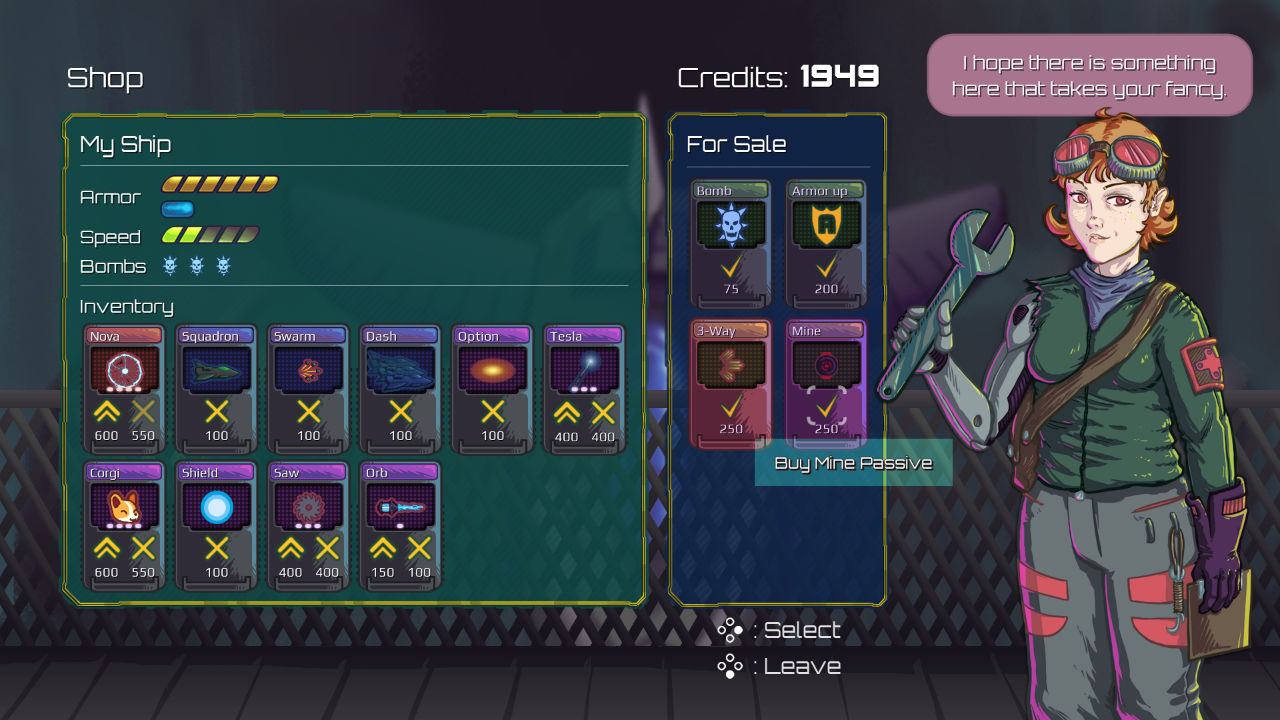Click the Credits amount display
1280x720 pixels.
(x=838, y=75)
